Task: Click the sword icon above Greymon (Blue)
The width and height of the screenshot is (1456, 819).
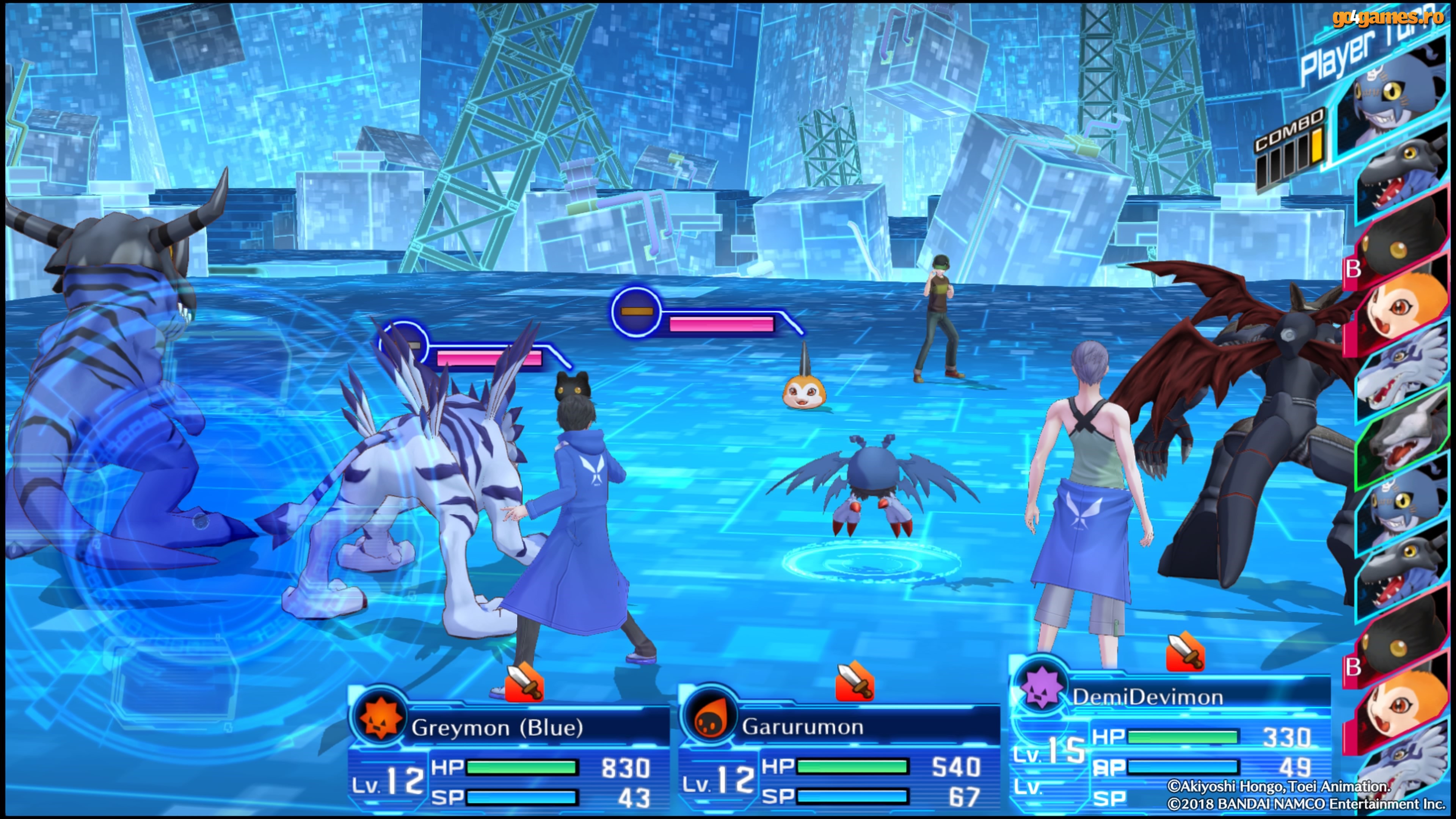Action: coord(524,683)
